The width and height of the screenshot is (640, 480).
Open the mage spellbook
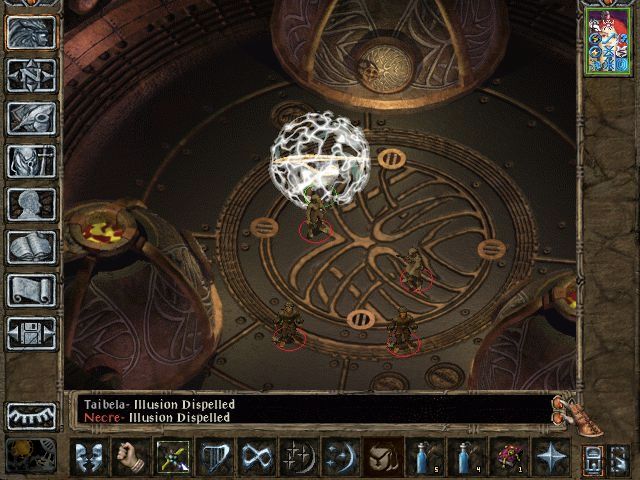click(32, 247)
